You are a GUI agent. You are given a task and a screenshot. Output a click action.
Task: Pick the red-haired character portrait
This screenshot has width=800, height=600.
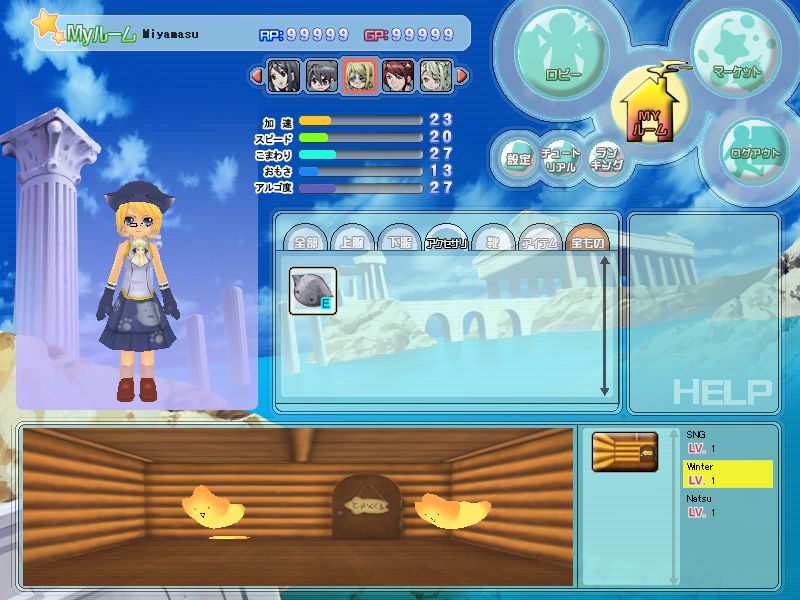click(x=397, y=75)
